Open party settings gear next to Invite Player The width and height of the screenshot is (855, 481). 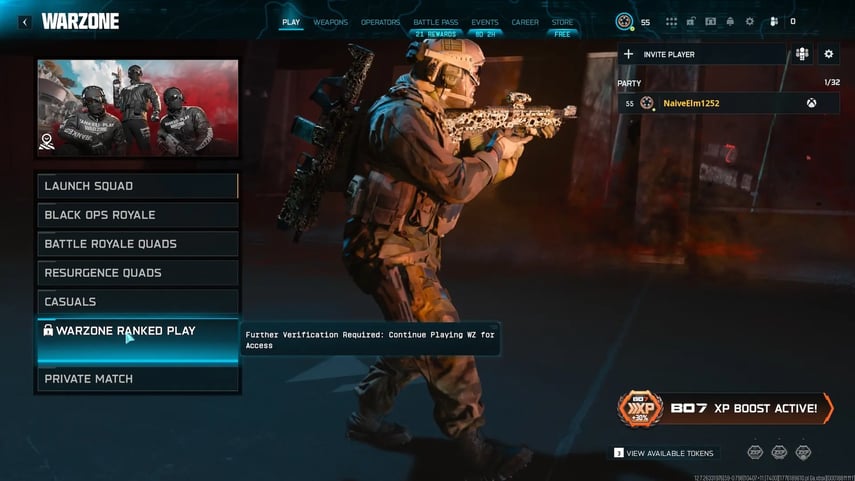click(828, 54)
